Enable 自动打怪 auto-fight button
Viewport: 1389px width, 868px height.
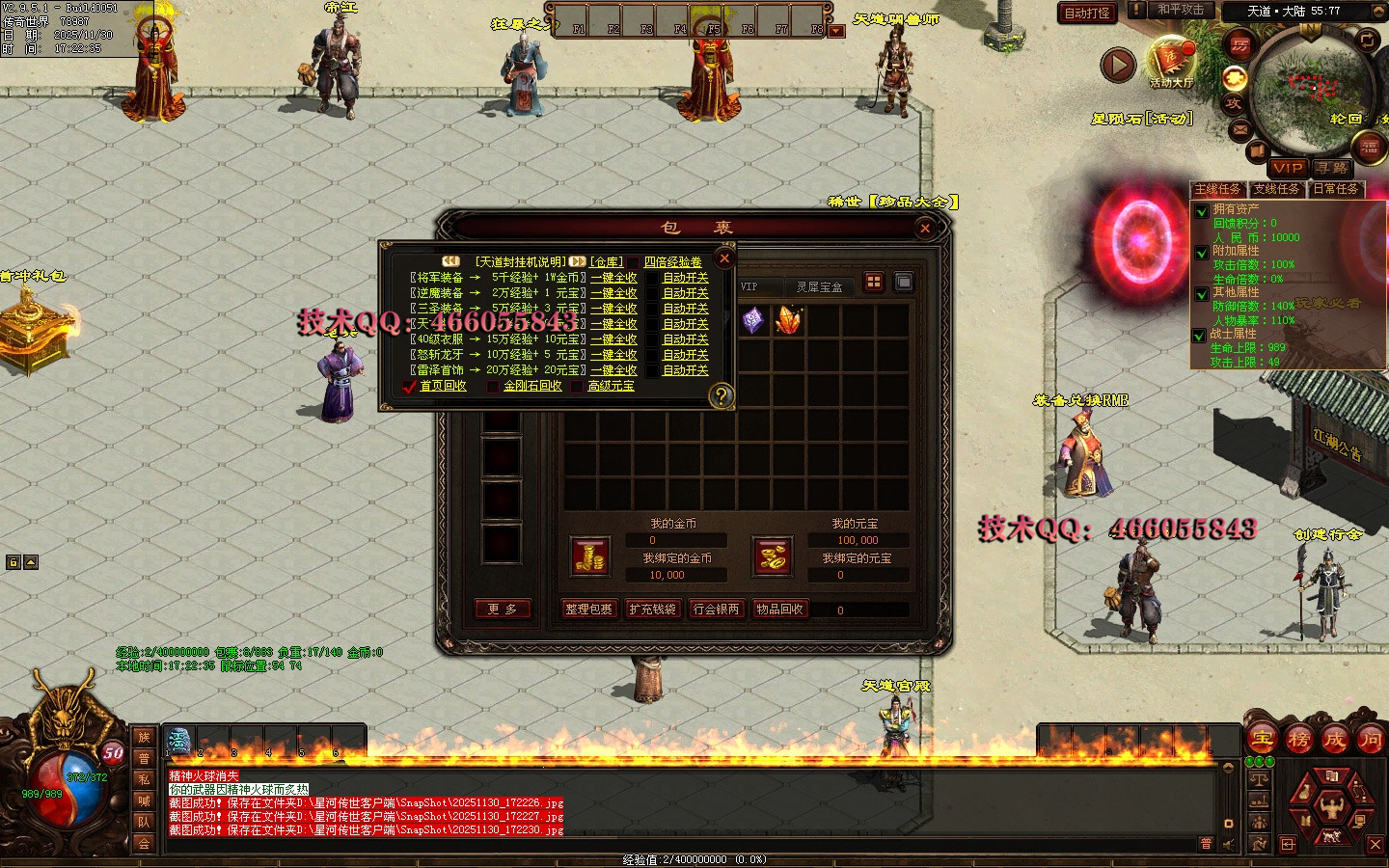(x=1087, y=13)
